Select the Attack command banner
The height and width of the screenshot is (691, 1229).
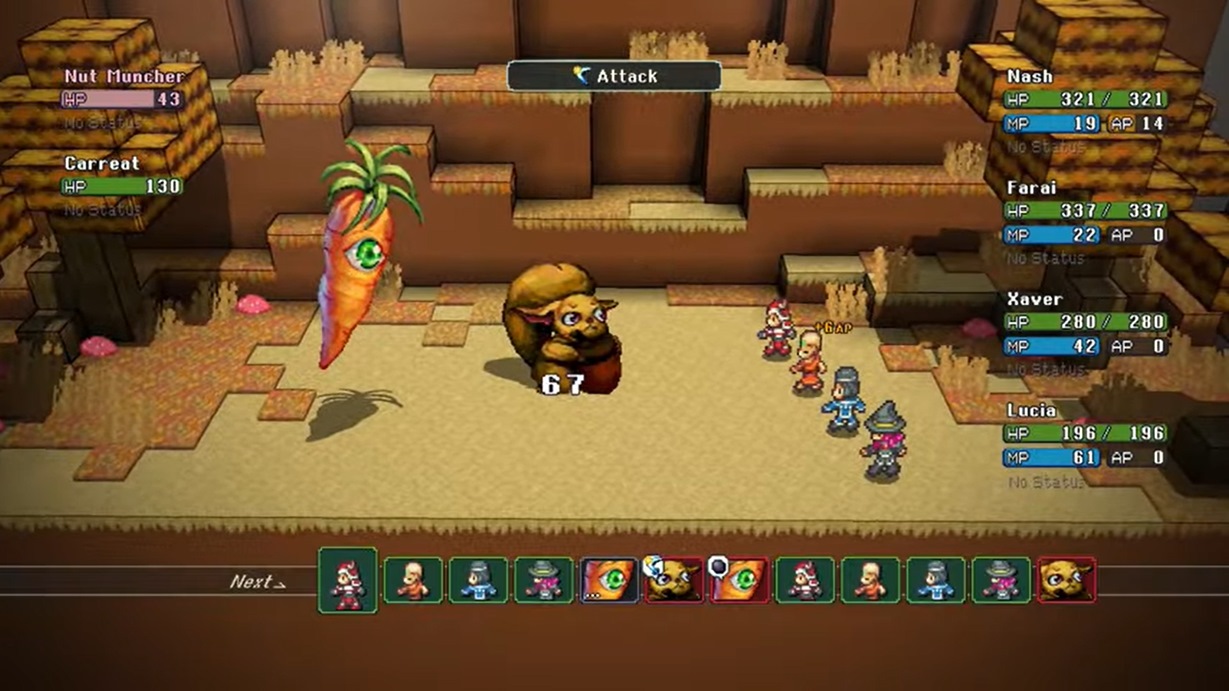(x=614, y=76)
